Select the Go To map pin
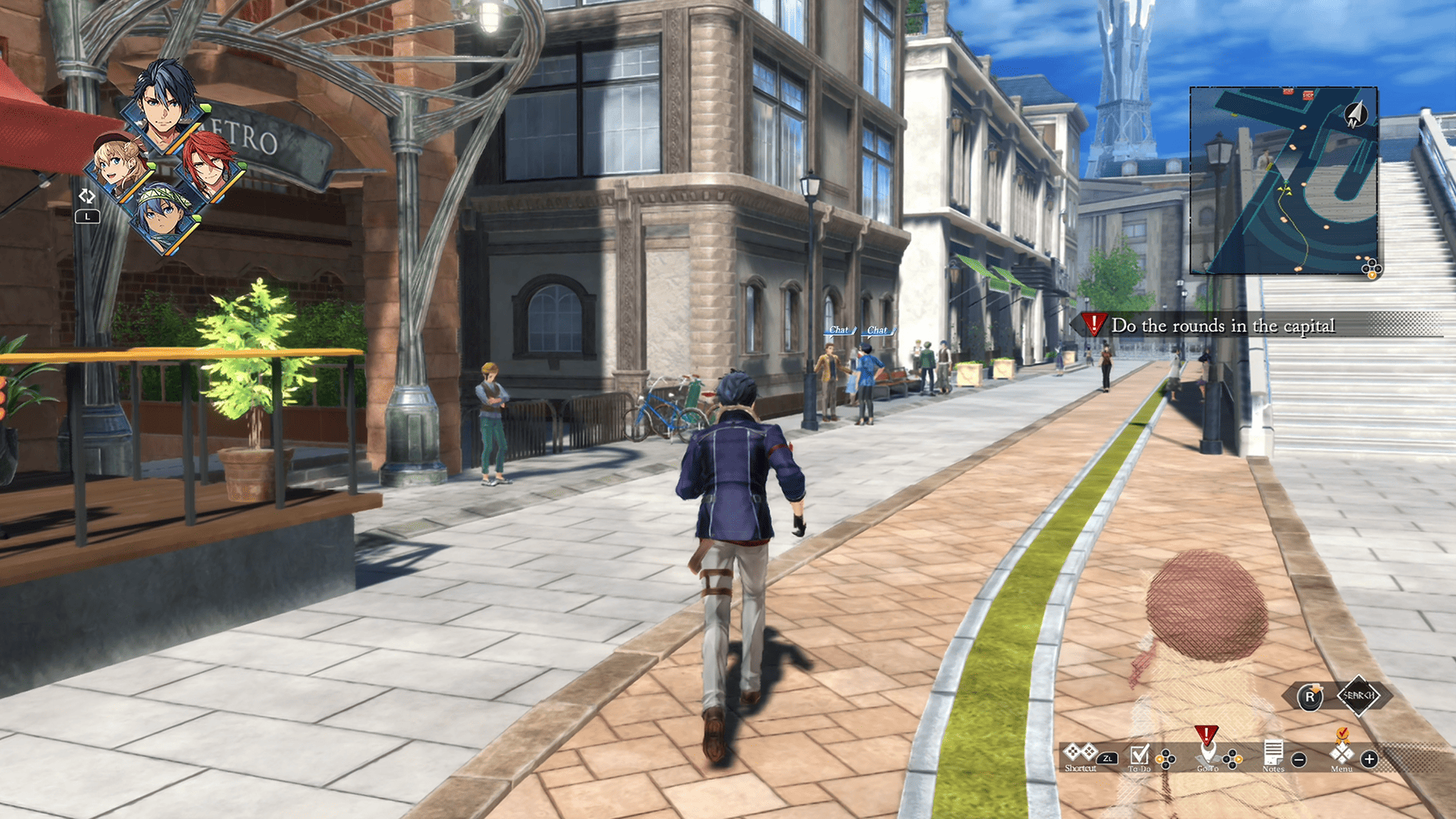 point(1206,753)
